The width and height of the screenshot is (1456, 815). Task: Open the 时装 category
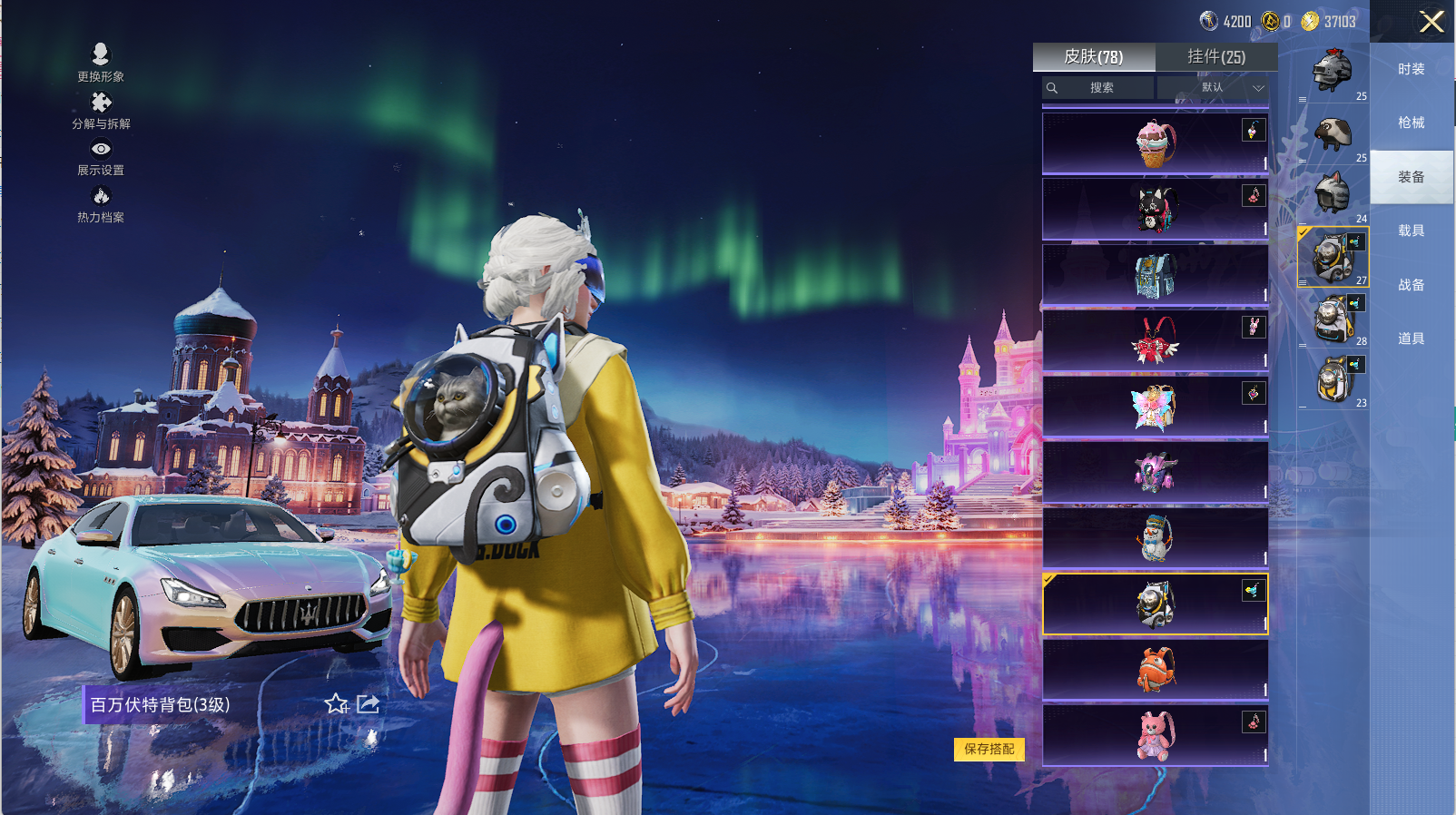1411,69
